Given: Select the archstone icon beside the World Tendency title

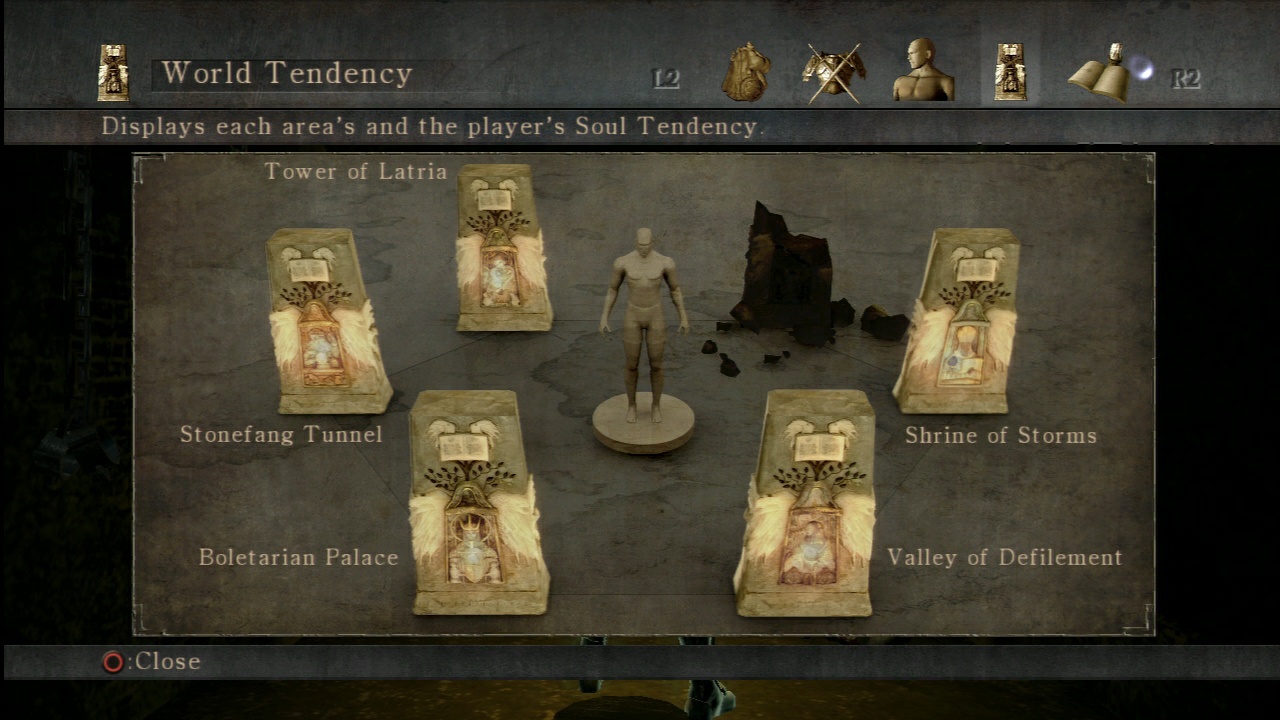Looking at the screenshot, I should [x=112, y=72].
